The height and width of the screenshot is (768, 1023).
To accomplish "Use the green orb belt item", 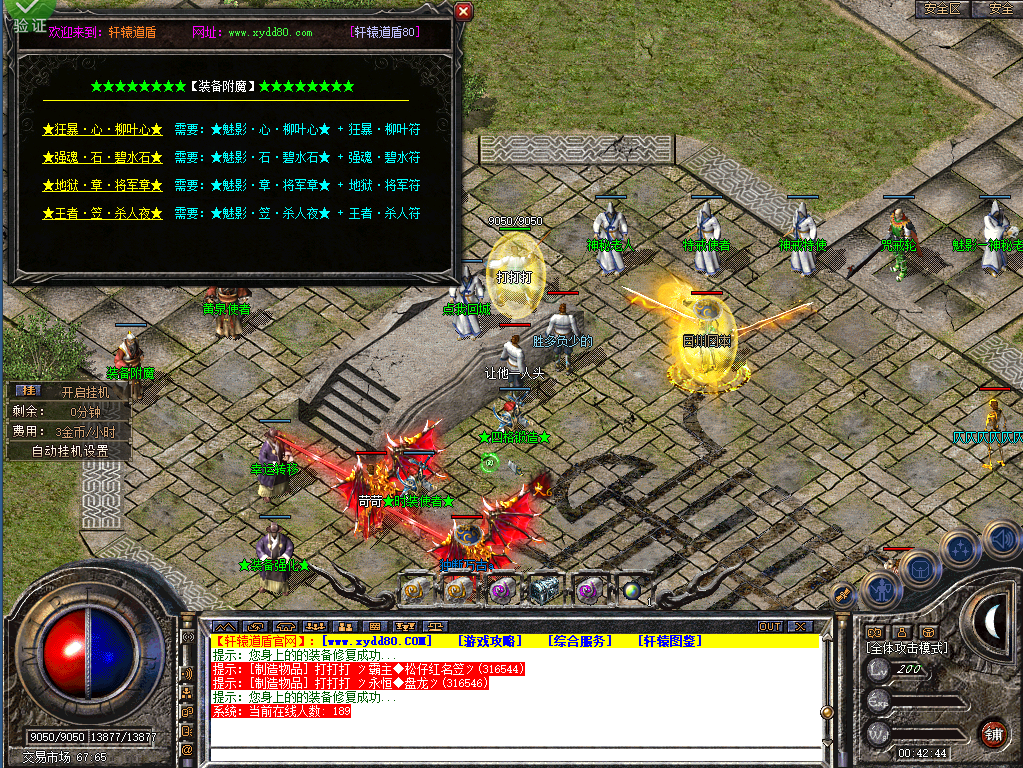I will (631, 591).
